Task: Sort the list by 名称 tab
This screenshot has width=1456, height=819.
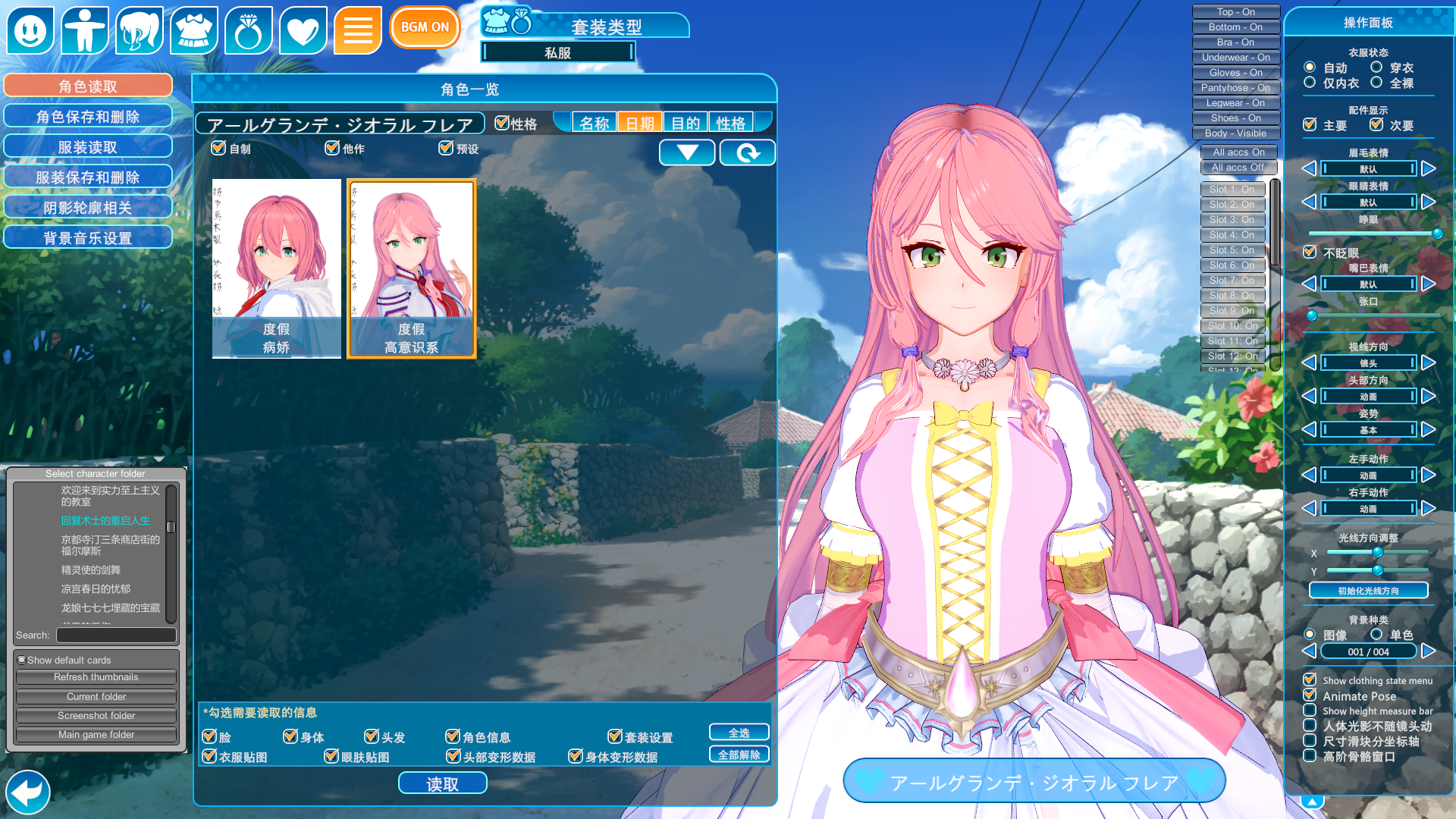Action: pos(594,123)
